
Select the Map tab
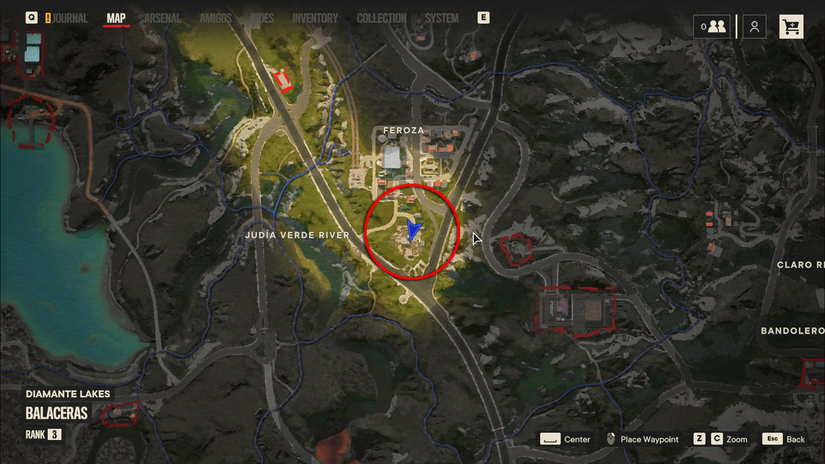tap(116, 18)
